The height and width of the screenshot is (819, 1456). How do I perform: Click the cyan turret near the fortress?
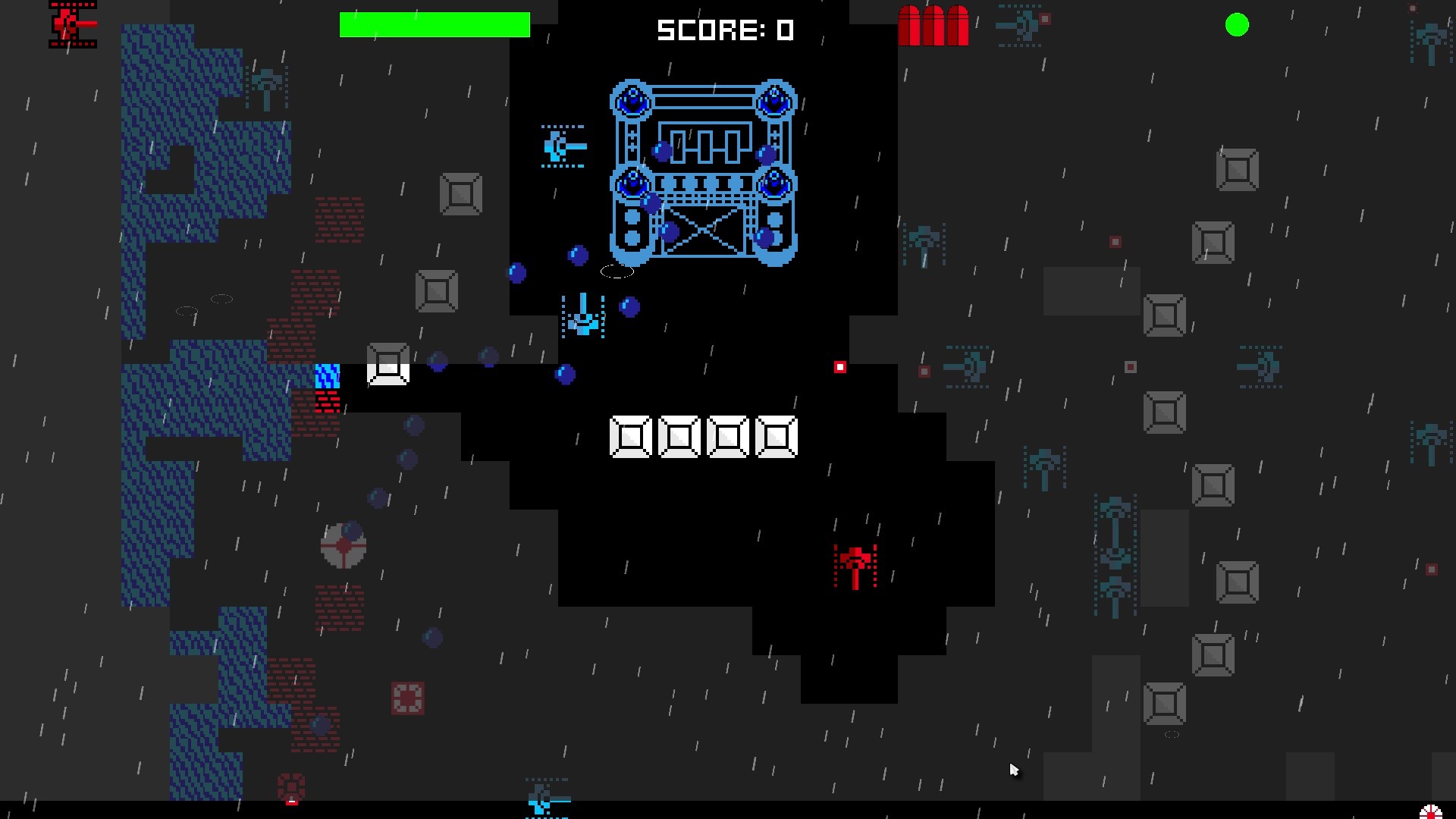pos(564,146)
